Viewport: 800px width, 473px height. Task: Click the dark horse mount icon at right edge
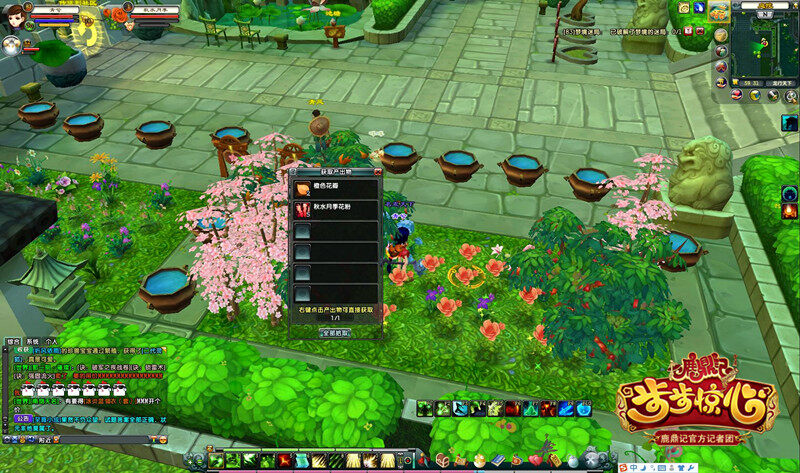pos(790,122)
